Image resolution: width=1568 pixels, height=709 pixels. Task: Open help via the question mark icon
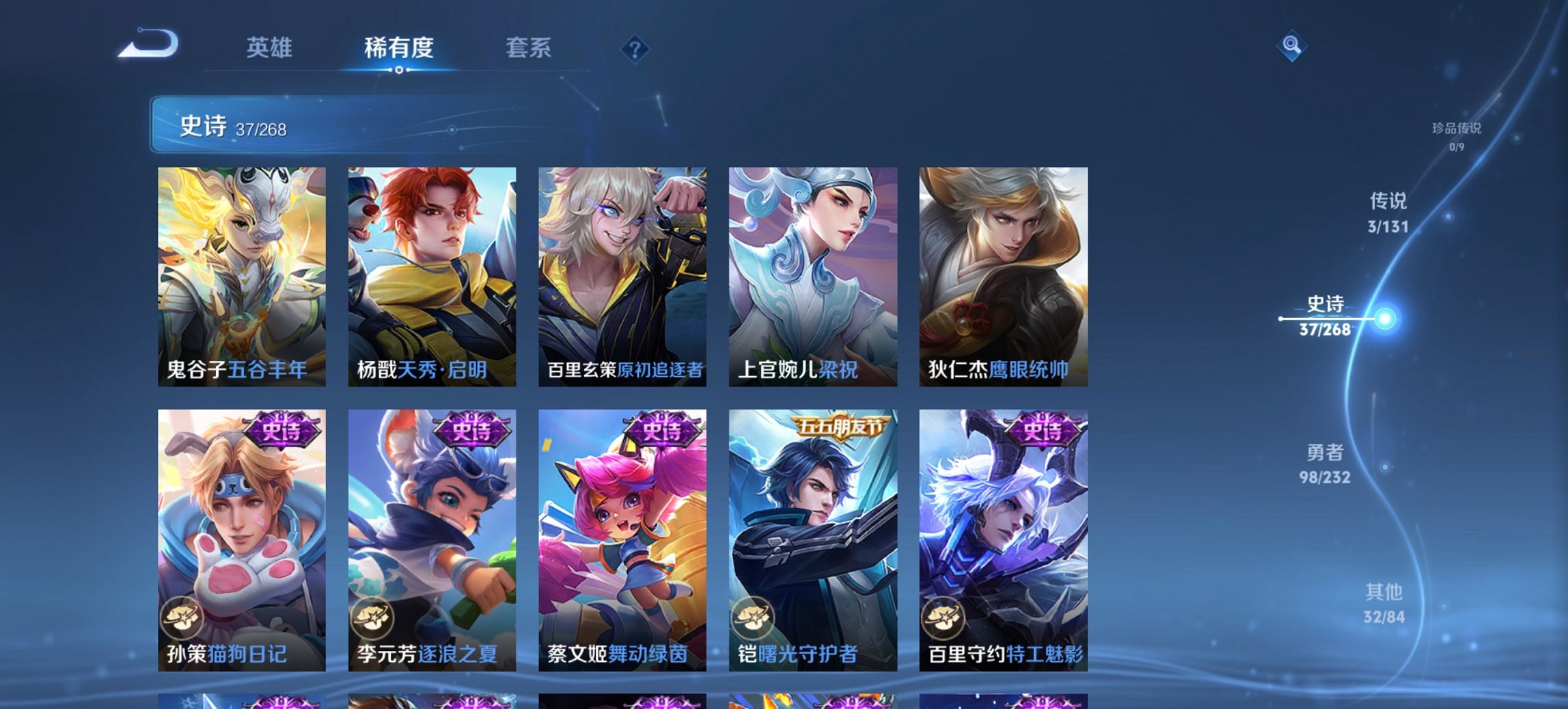tap(634, 48)
